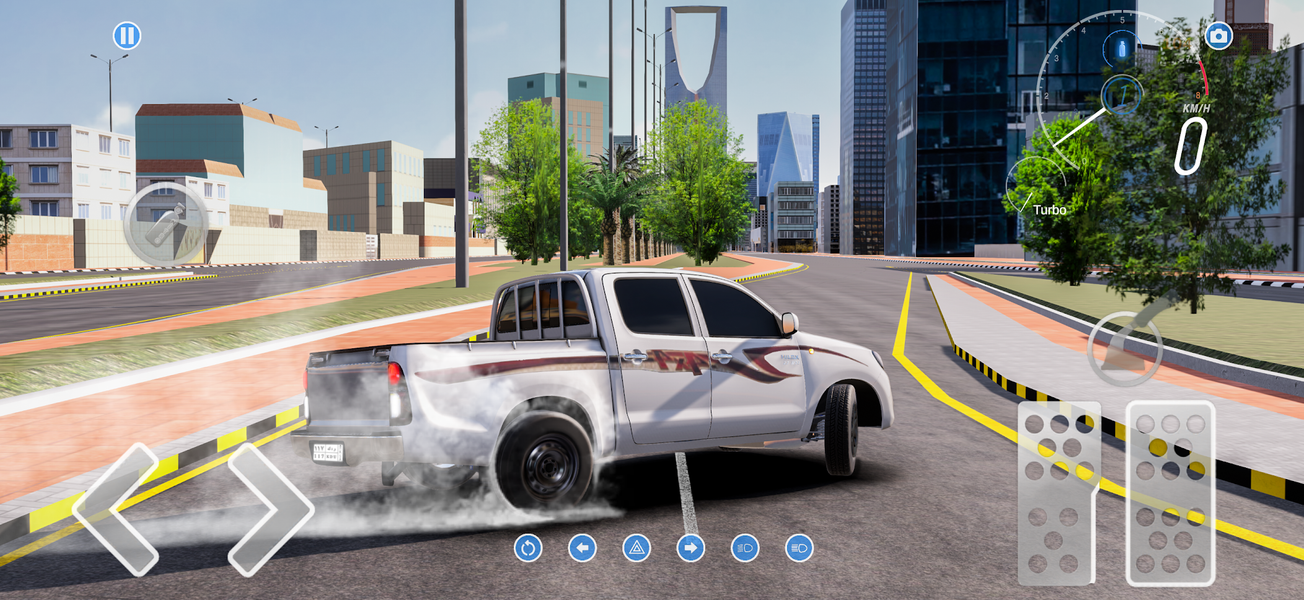The width and height of the screenshot is (1304, 600).
Task: Activate the nitro bottle boost button
Action: [165, 224]
